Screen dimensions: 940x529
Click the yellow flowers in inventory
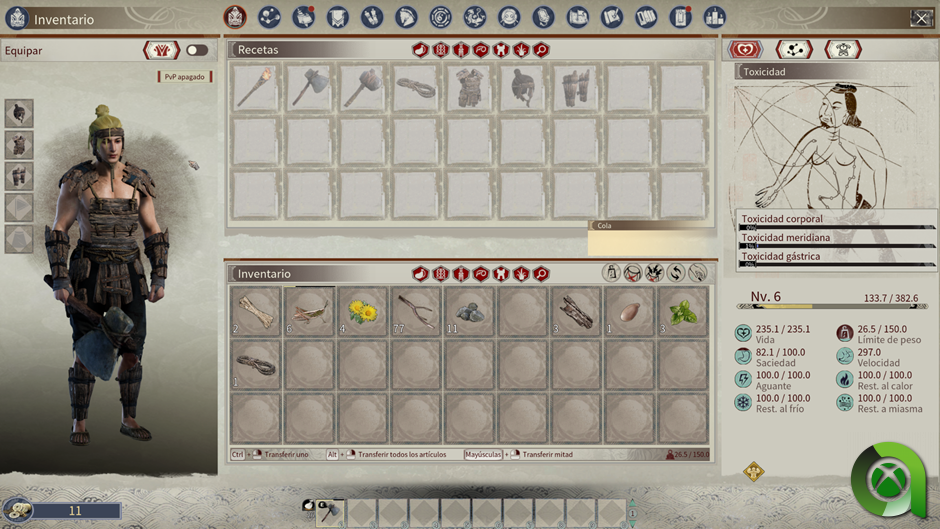363,311
